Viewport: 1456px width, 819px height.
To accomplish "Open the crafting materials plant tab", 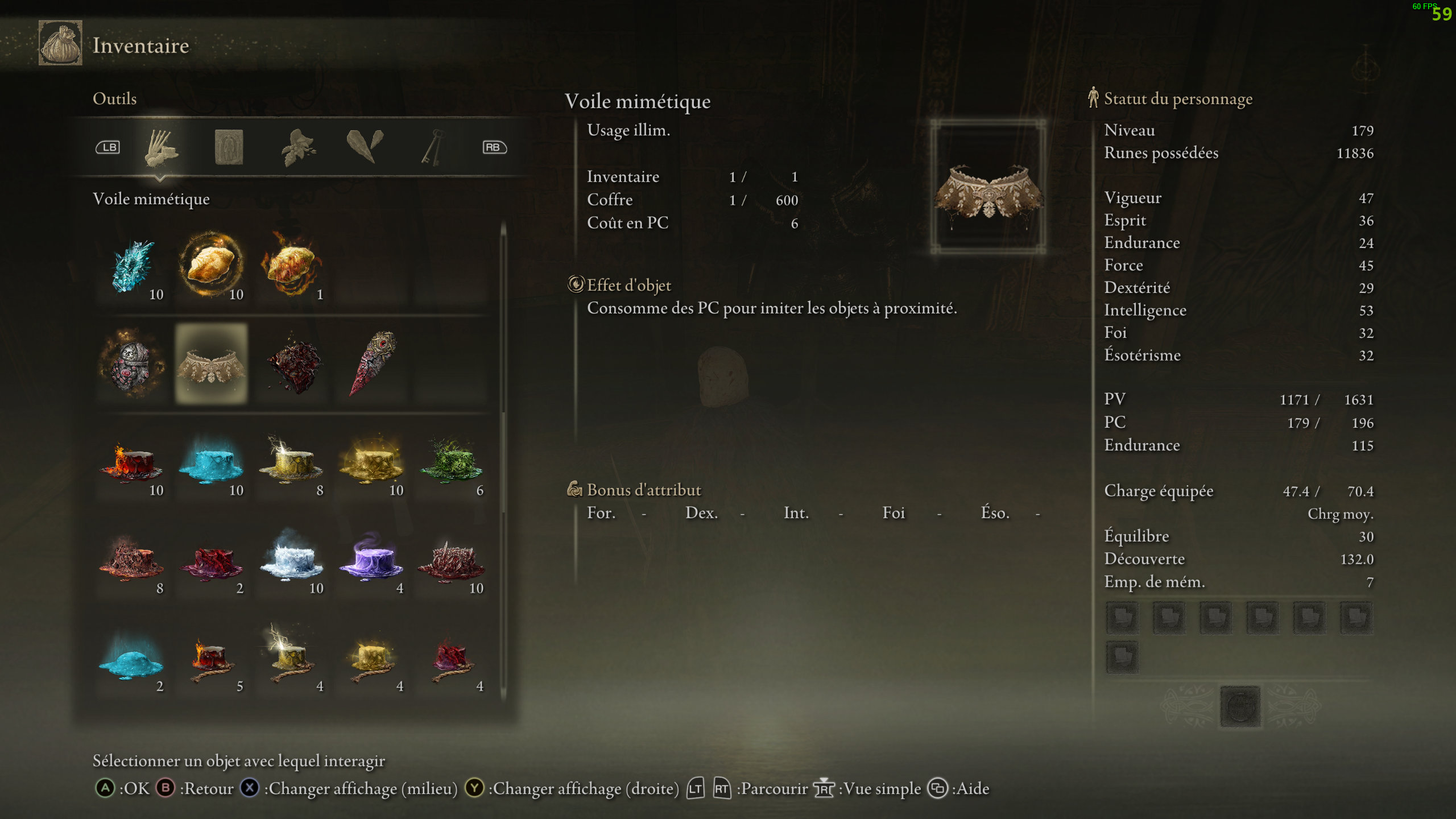I will (298, 147).
